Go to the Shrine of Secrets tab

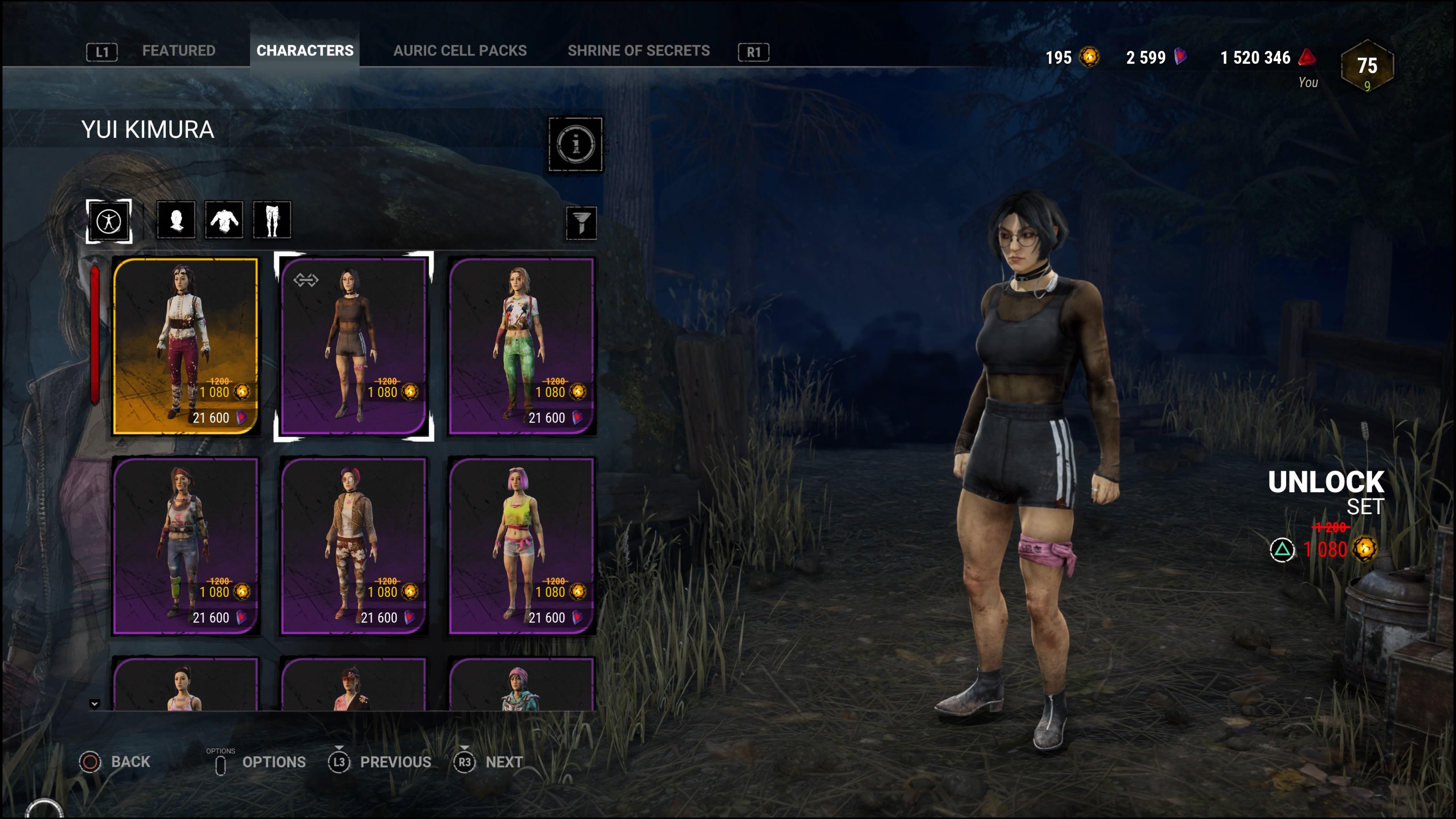pos(638,51)
